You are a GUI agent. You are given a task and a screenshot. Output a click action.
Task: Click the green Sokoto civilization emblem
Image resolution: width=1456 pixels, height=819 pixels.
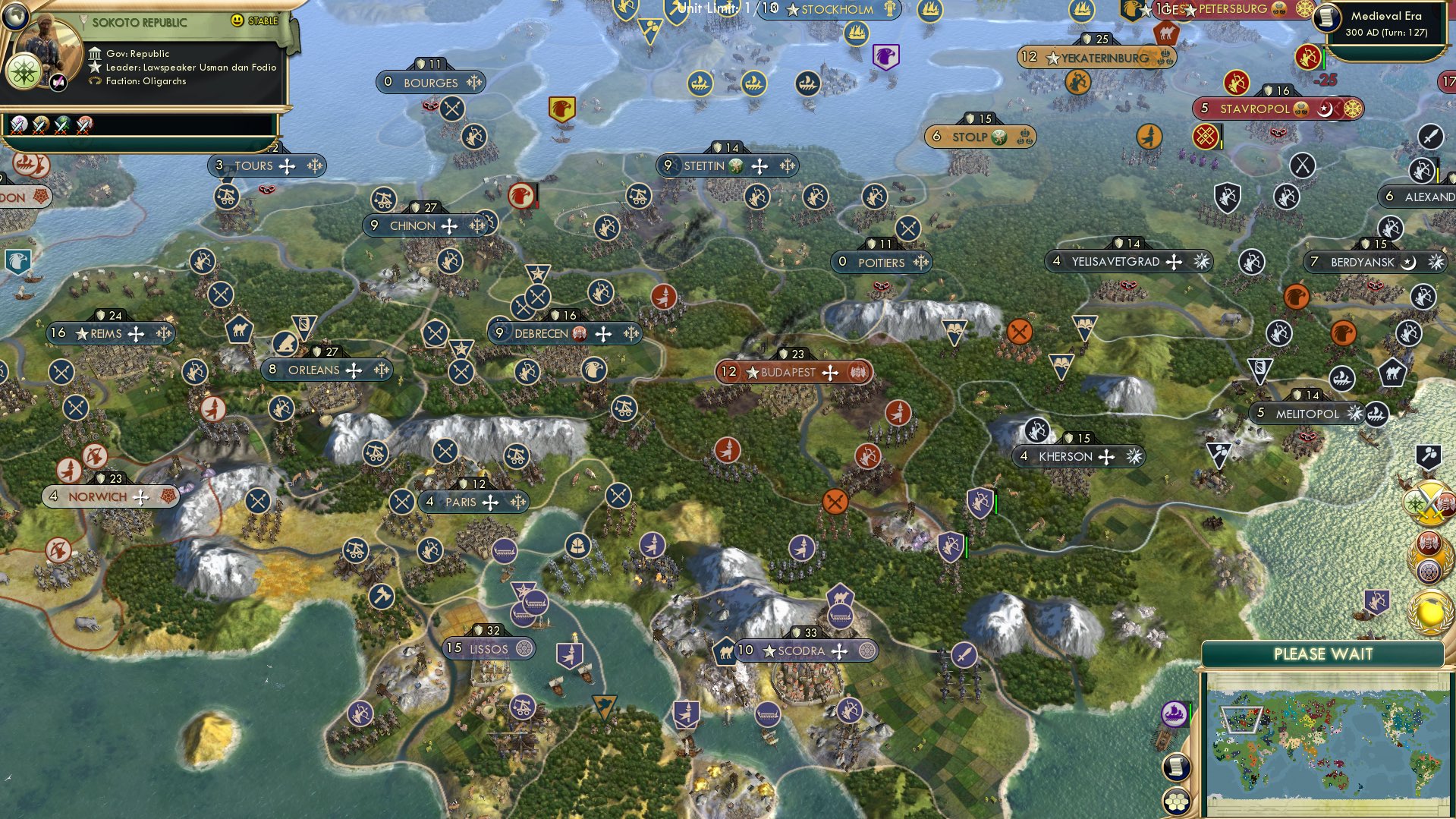coord(25,72)
